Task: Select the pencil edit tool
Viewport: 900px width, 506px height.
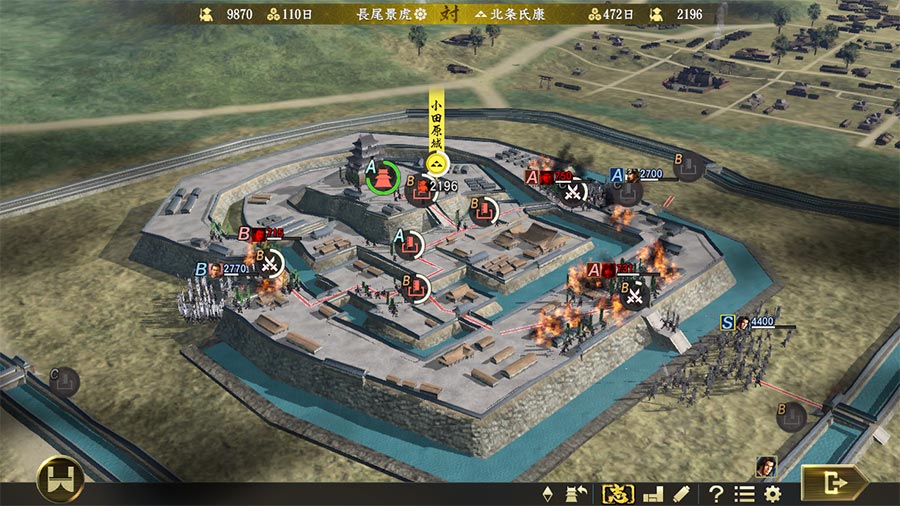Action: (682, 493)
